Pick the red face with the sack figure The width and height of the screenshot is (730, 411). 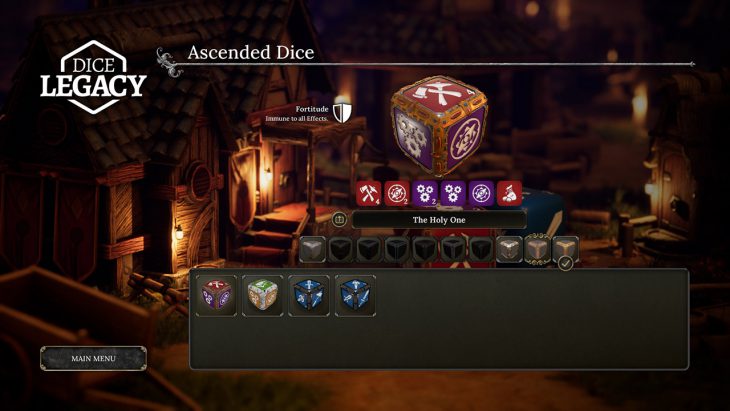[510, 193]
